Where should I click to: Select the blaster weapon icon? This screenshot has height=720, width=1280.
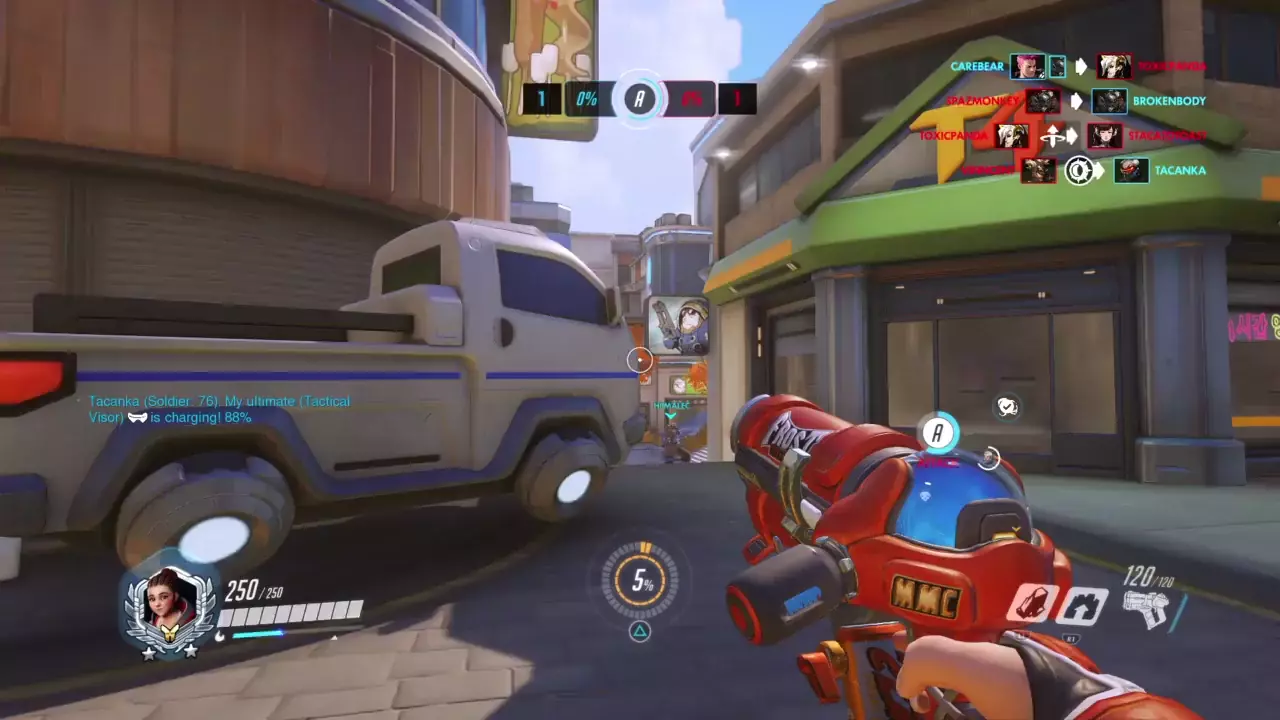[1146, 608]
